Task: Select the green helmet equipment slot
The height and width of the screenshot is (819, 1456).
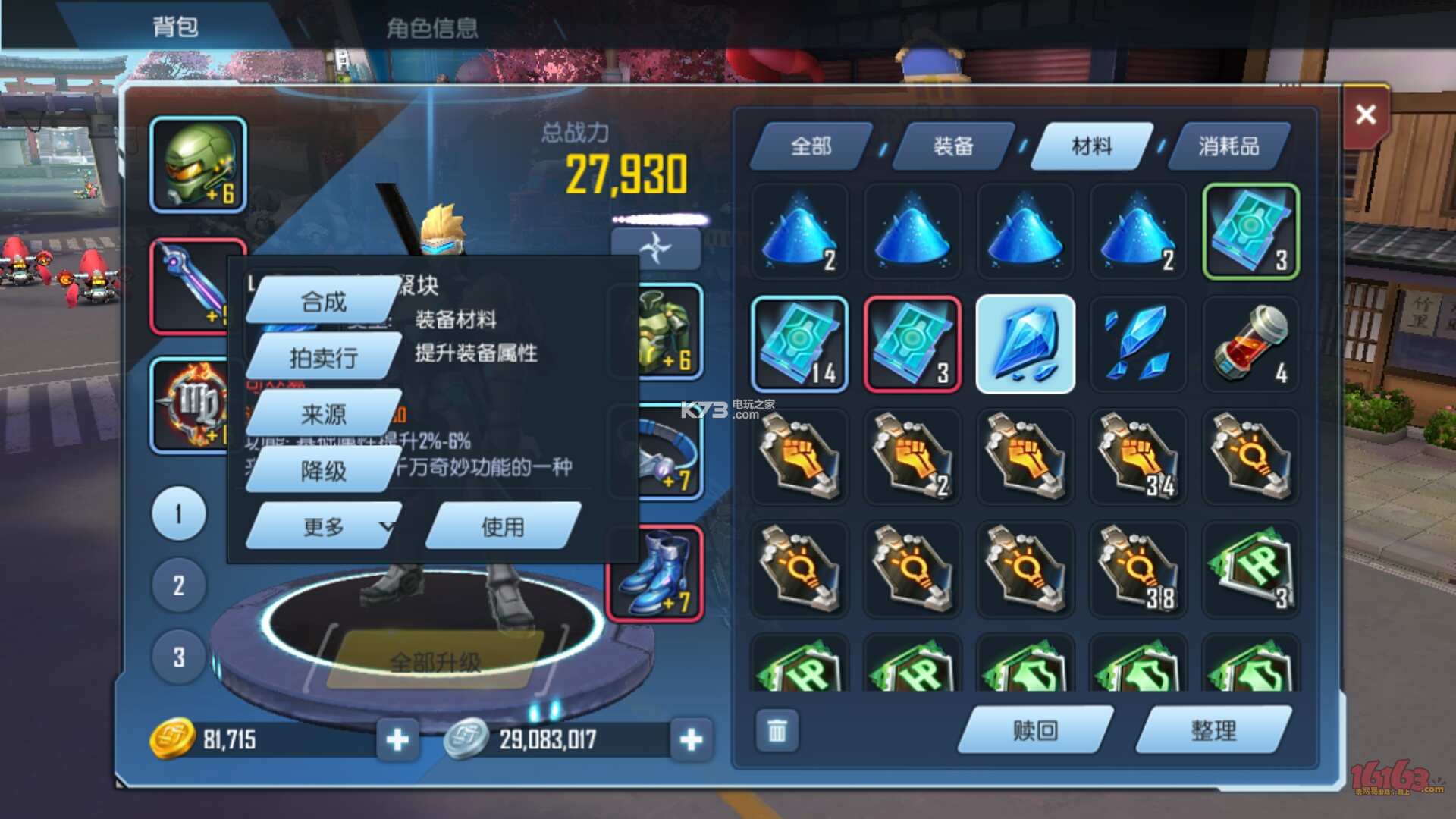Action: click(198, 165)
